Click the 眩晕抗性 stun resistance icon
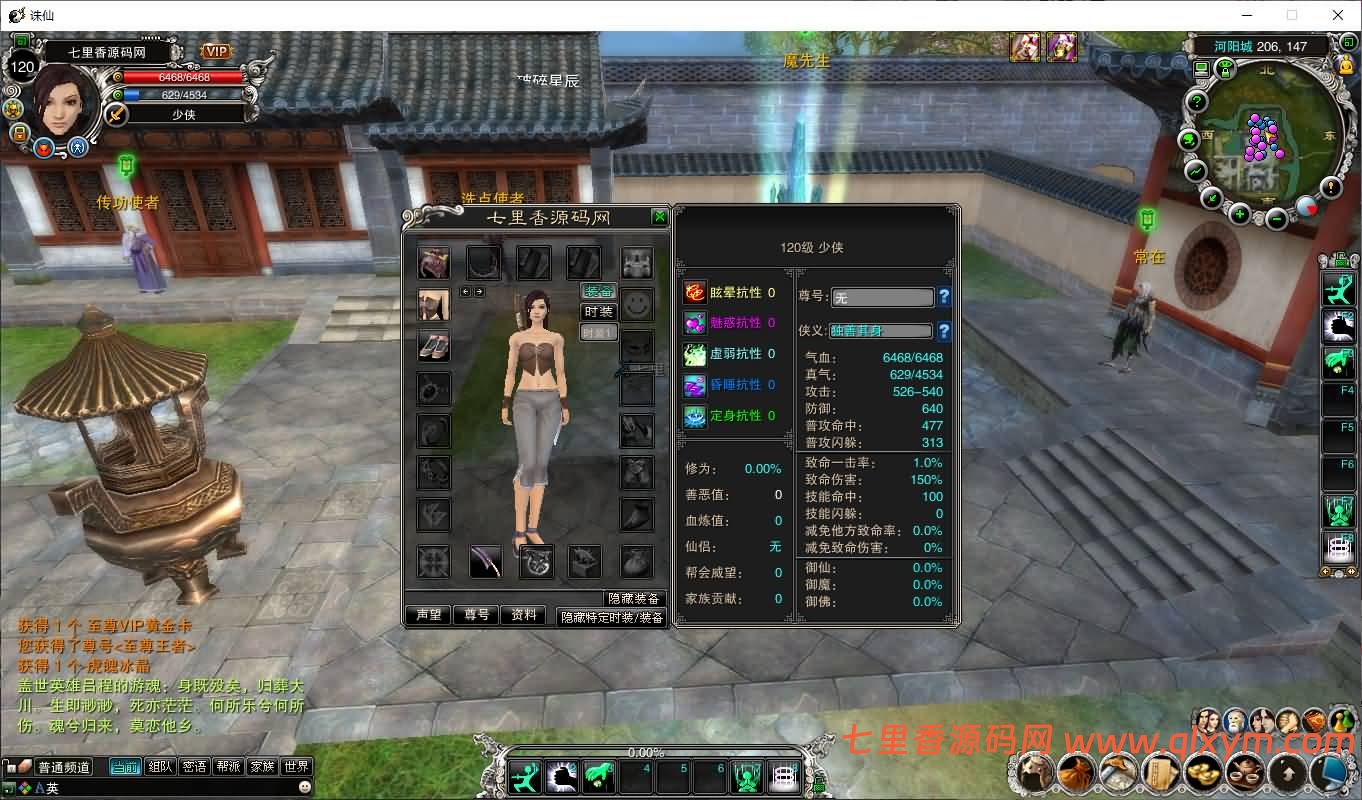Image resolution: width=1362 pixels, height=800 pixels. tap(695, 292)
